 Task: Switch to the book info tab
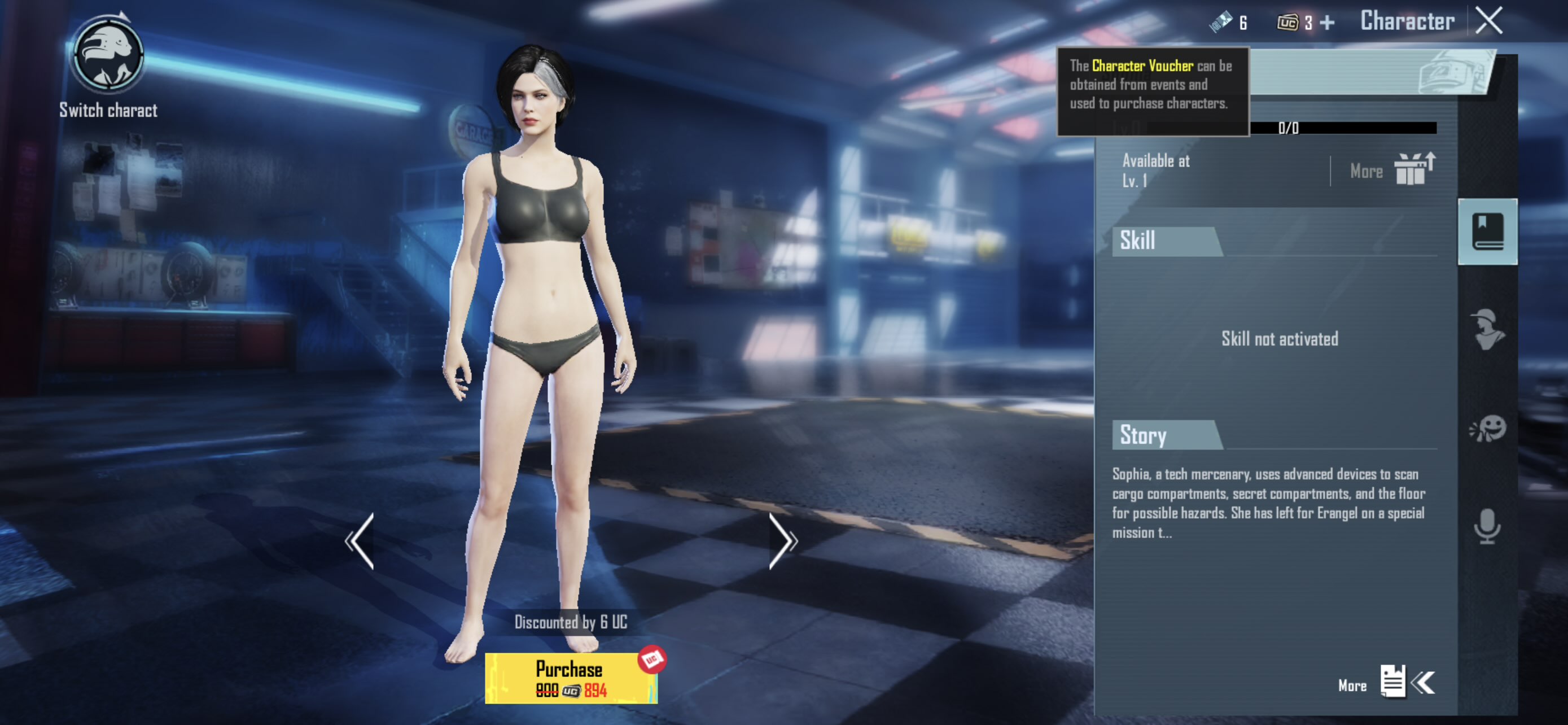[1487, 232]
